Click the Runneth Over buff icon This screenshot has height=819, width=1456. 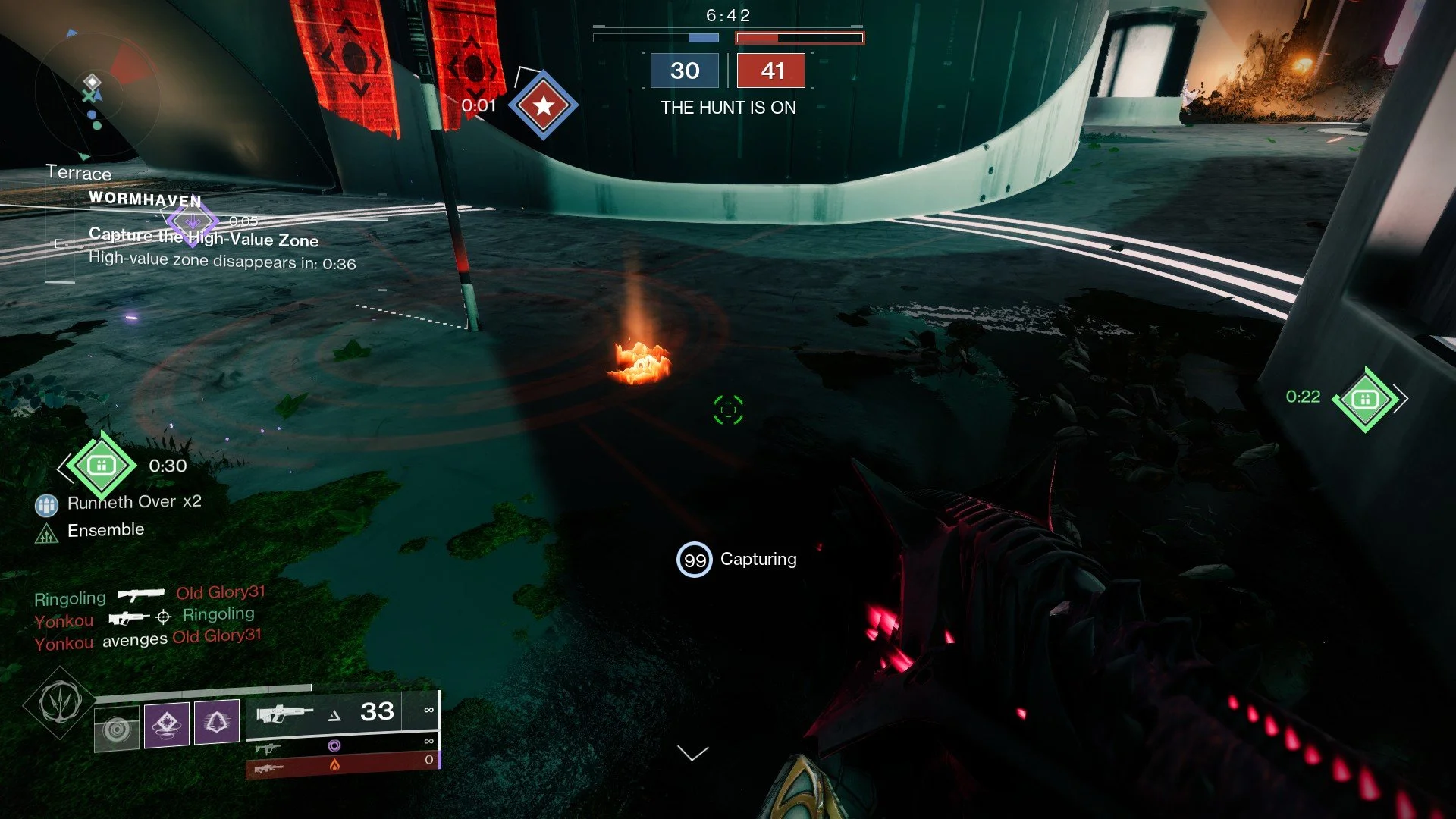46,504
